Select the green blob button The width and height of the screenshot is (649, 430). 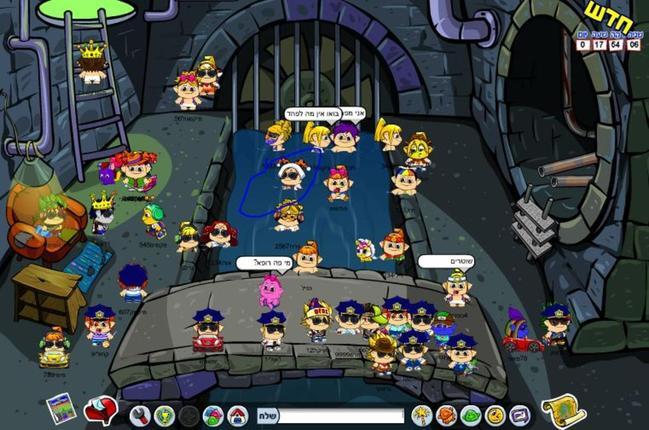point(471,414)
